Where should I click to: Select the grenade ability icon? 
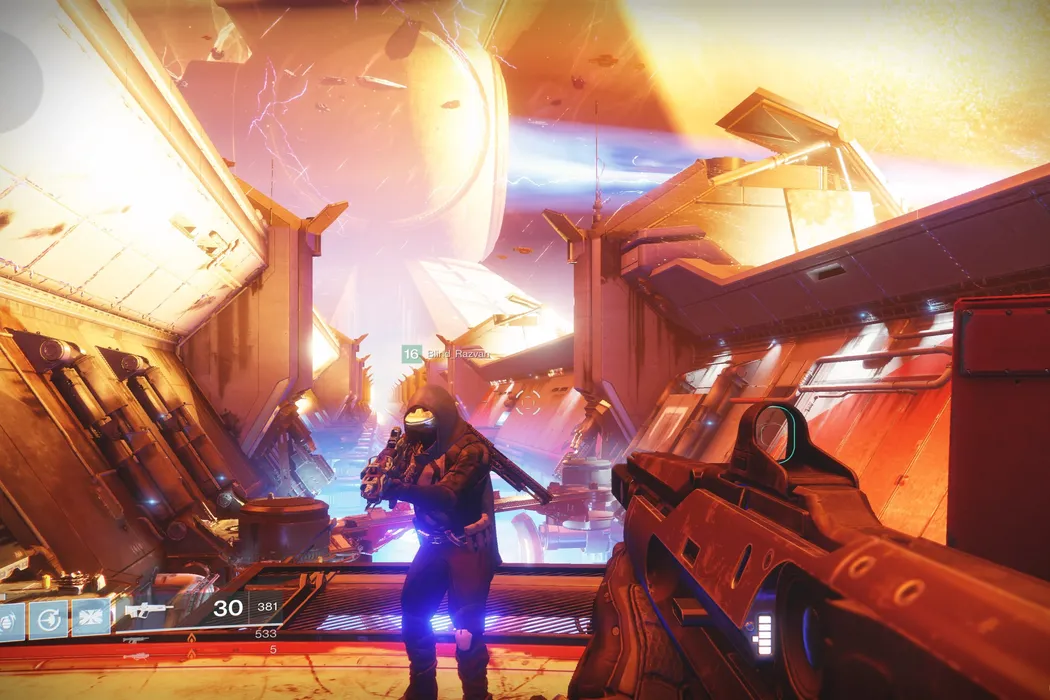(9, 620)
